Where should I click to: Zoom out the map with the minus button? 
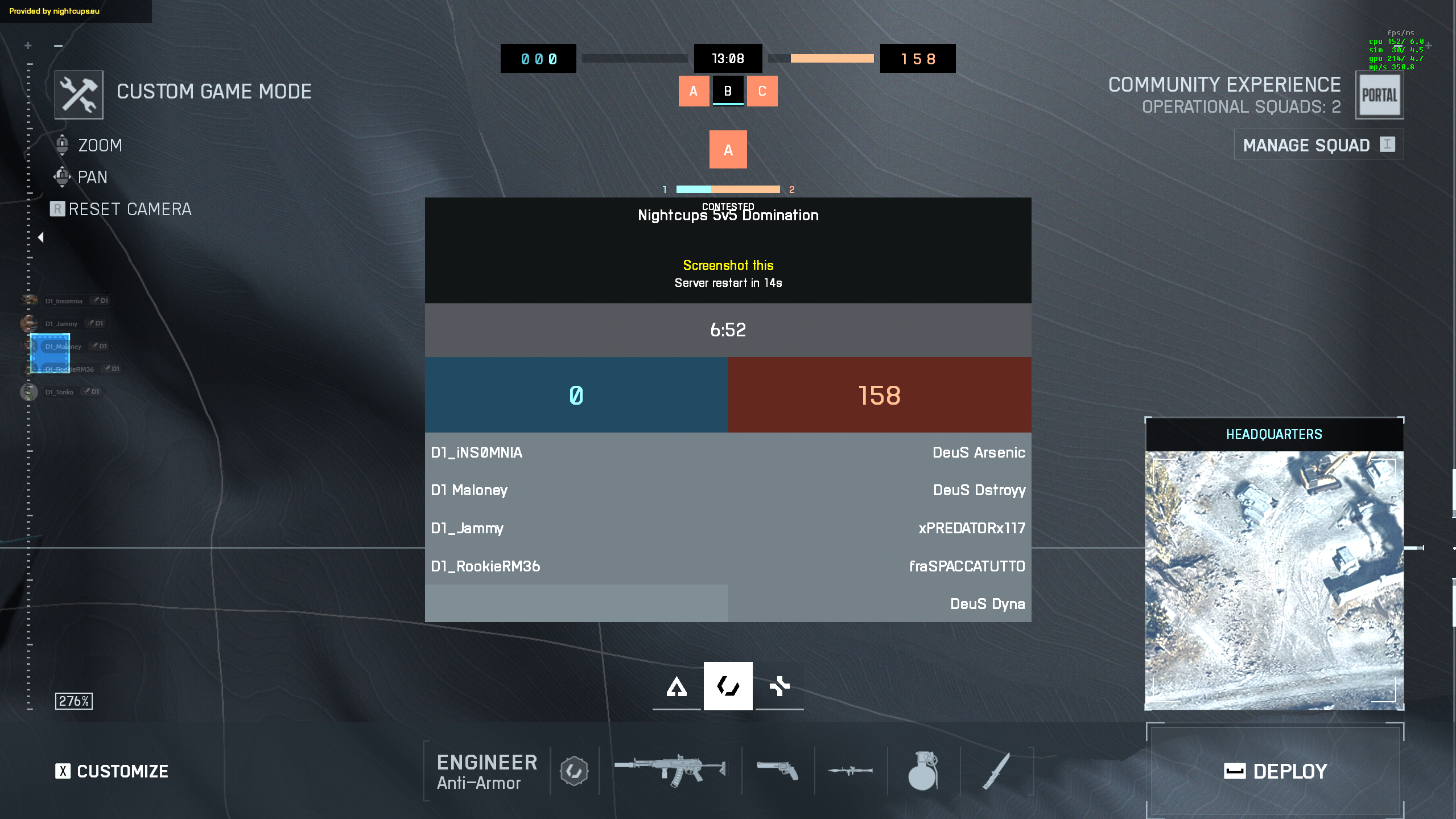(58, 46)
